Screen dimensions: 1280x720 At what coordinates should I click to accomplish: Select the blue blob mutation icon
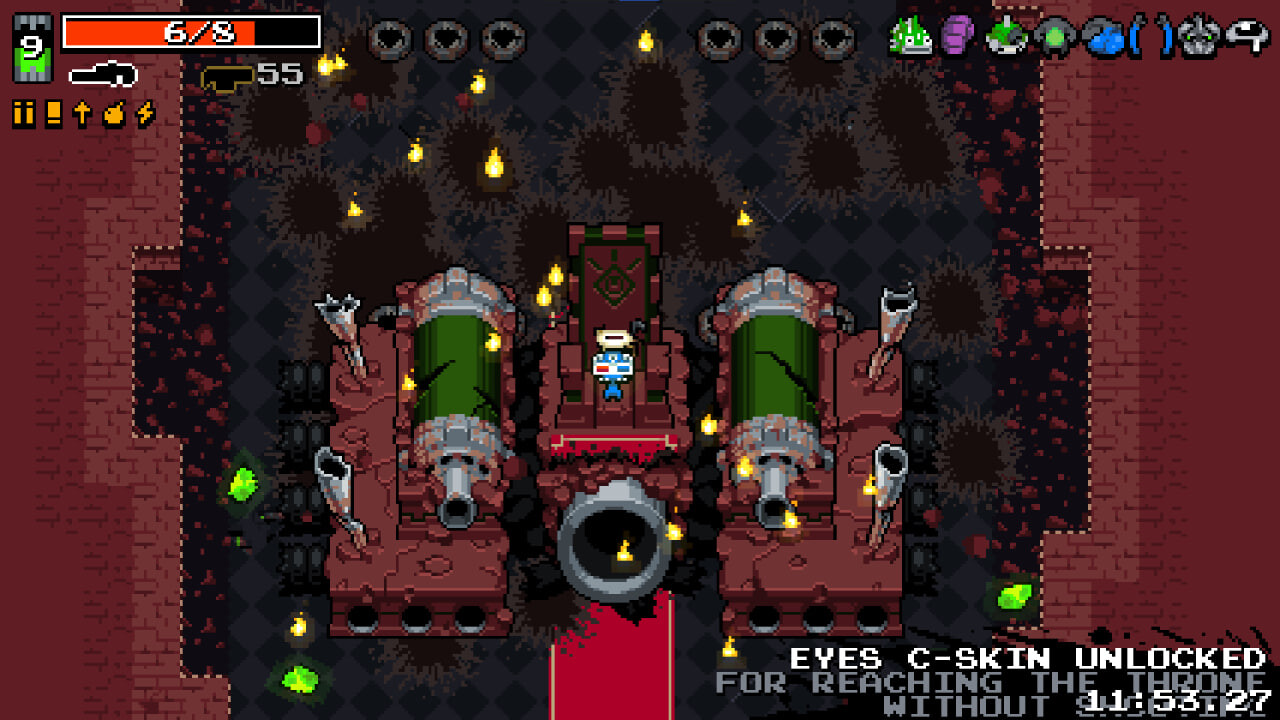point(1101,38)
